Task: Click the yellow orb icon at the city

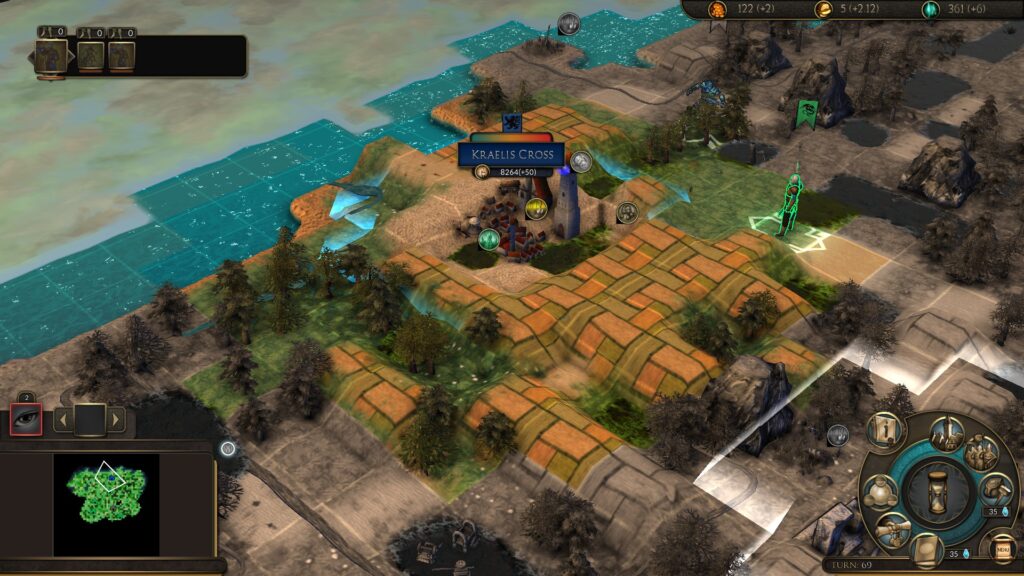Action: coord(536,208)
